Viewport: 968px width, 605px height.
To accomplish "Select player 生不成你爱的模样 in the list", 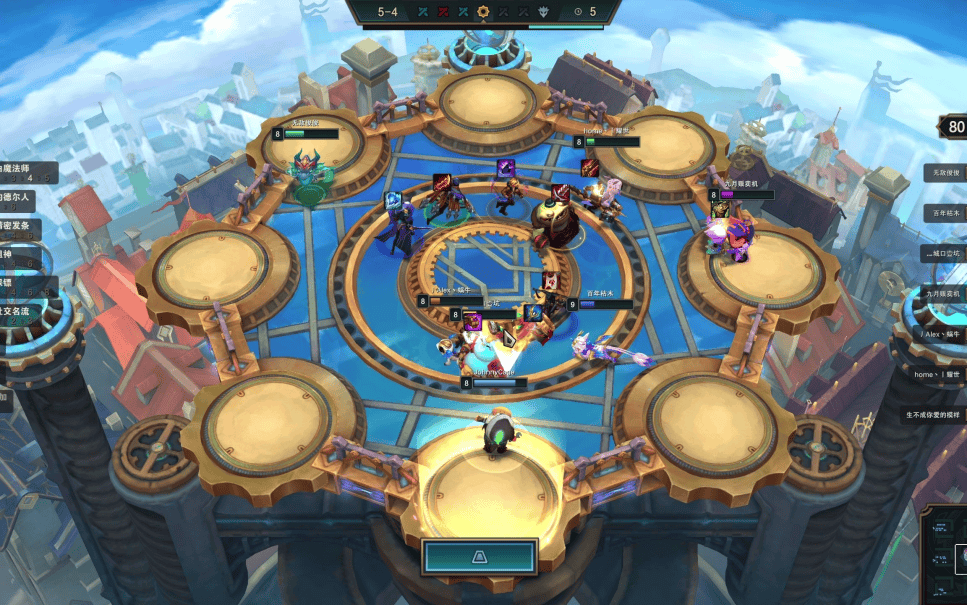I will click(x=932, y=414).
